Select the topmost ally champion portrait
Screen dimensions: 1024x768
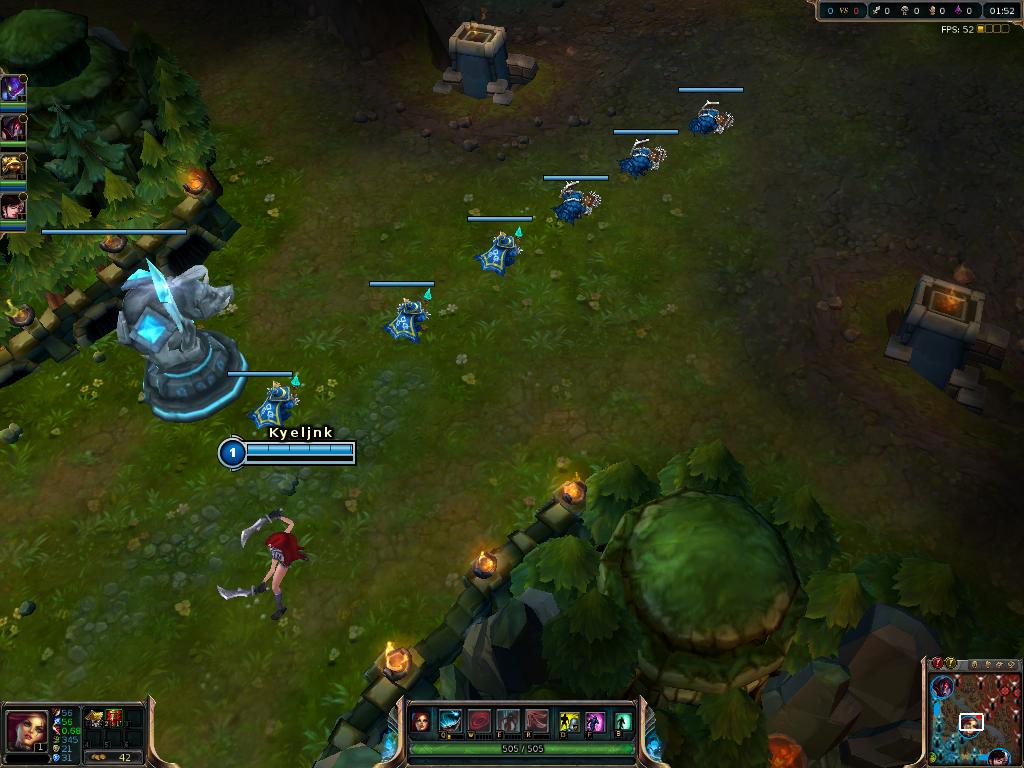tap(13, 88)
